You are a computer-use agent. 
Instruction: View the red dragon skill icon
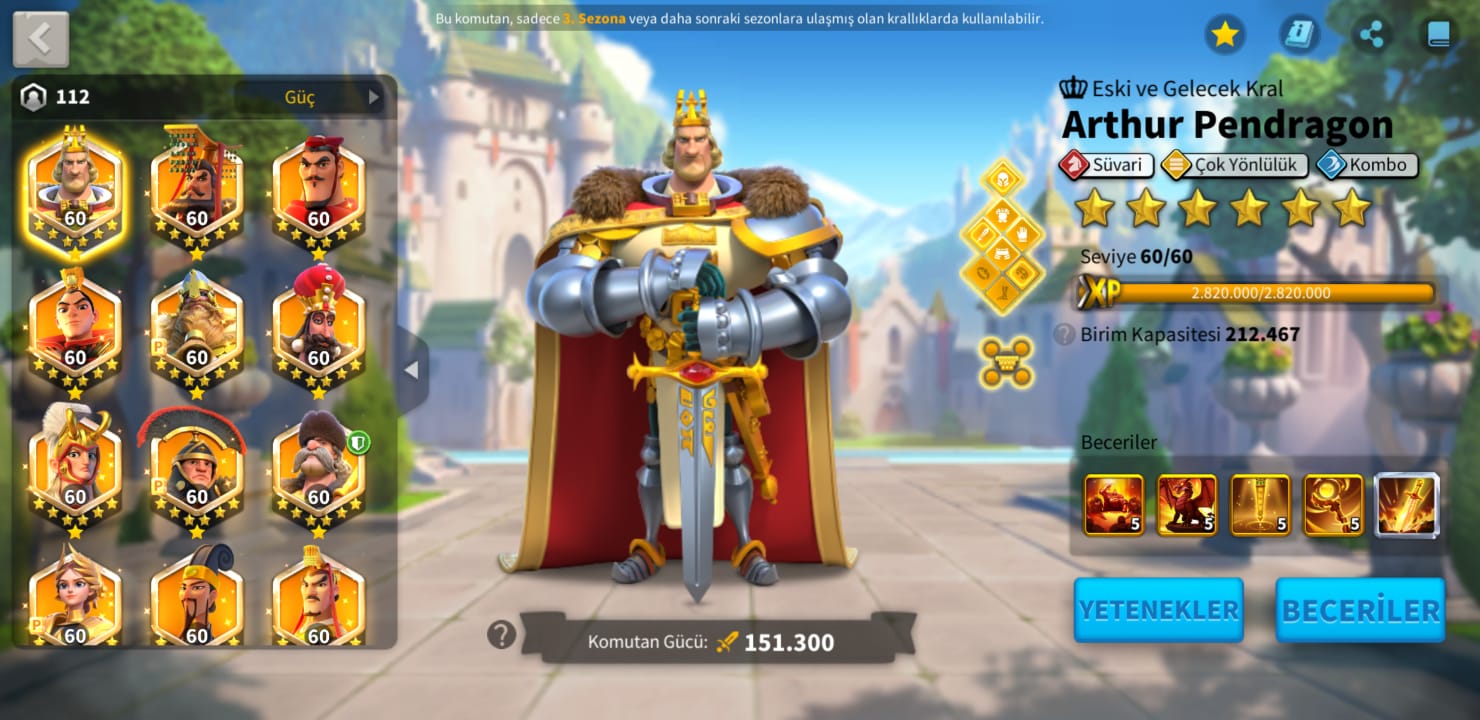click(1187, 505)
